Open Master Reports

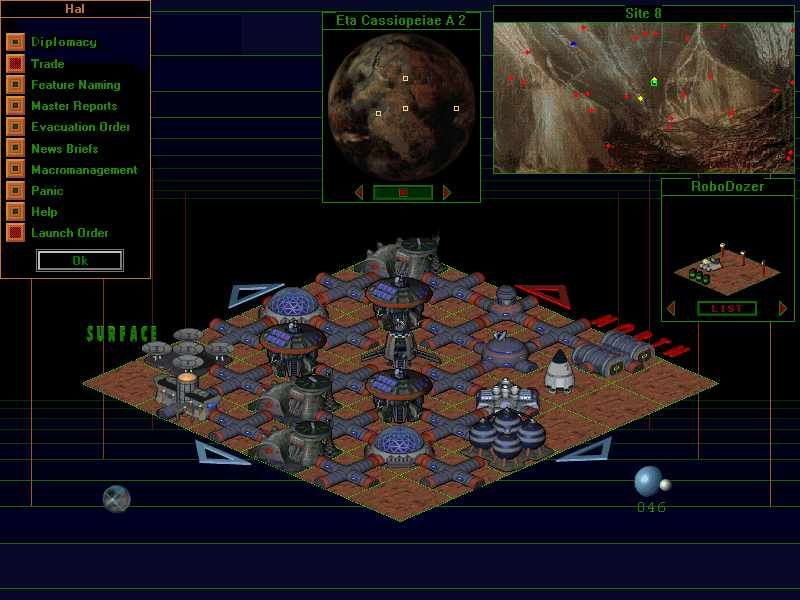(x=73, y=106)
